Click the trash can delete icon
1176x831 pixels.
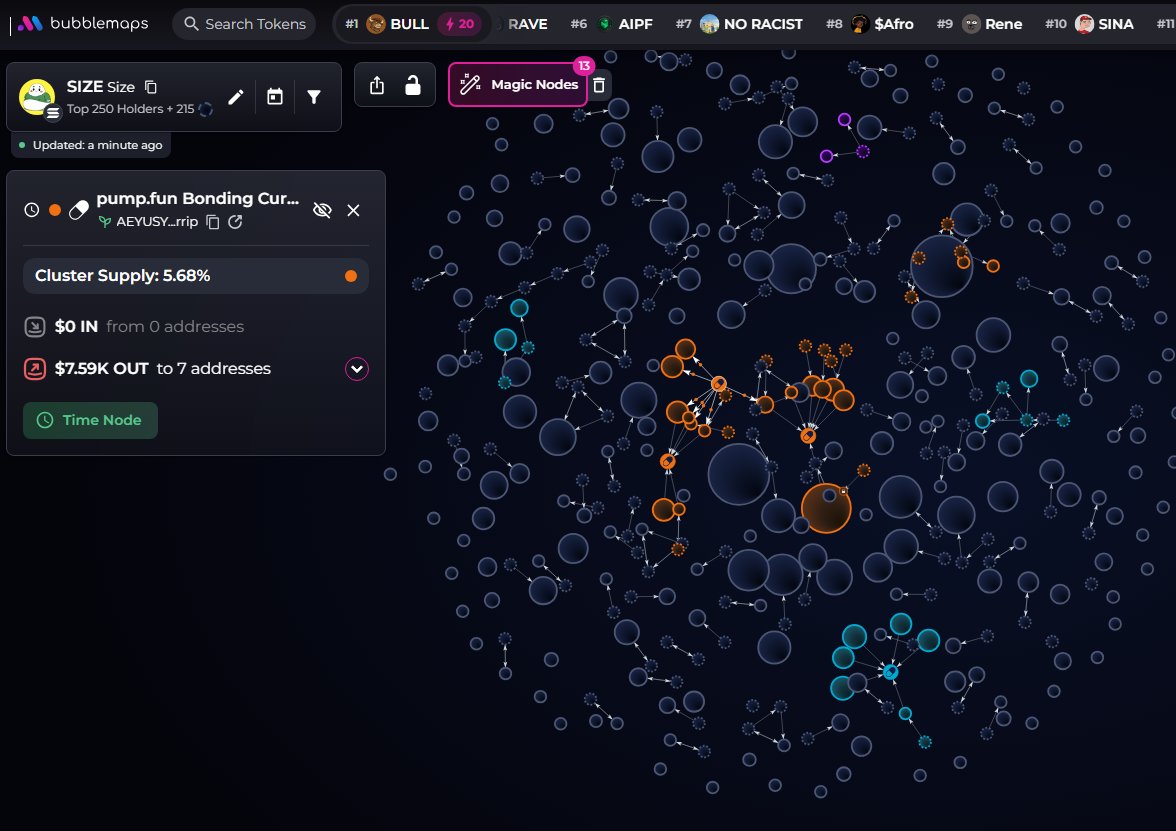[599, 85]
